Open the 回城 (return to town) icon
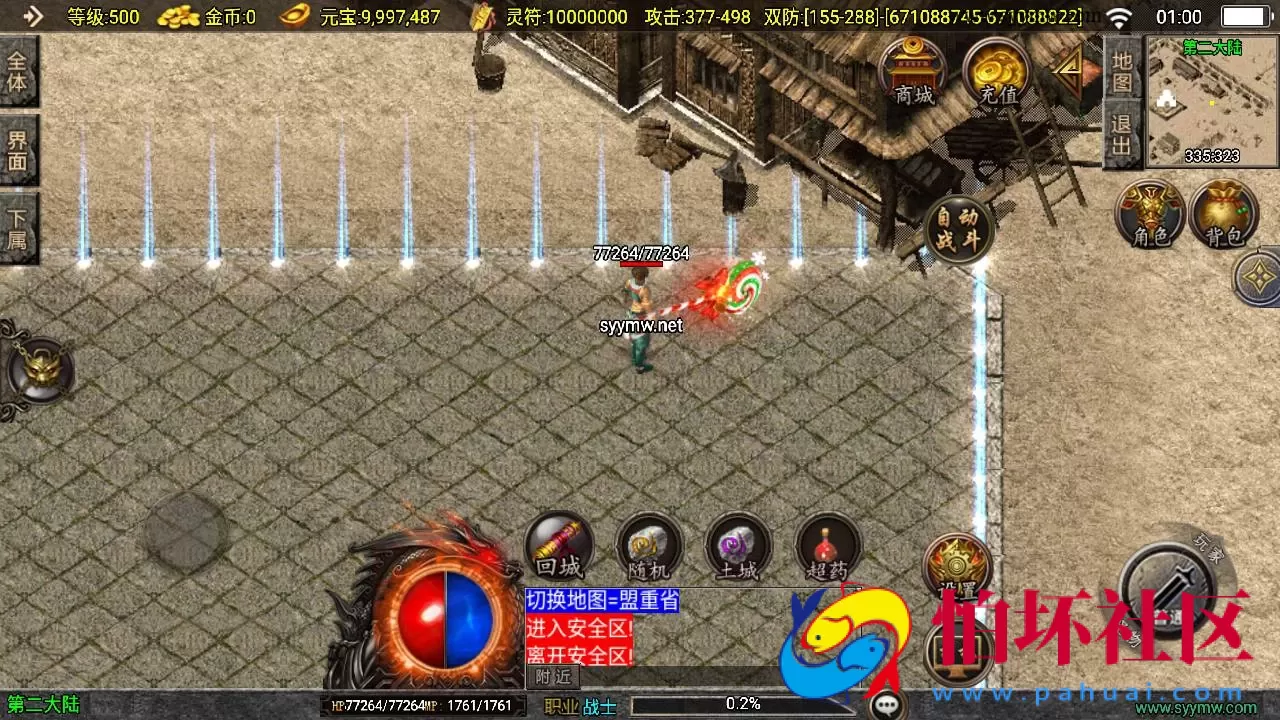Image resolution: width=1280 pixels, height=720 pixels. [x=559, y=547]
